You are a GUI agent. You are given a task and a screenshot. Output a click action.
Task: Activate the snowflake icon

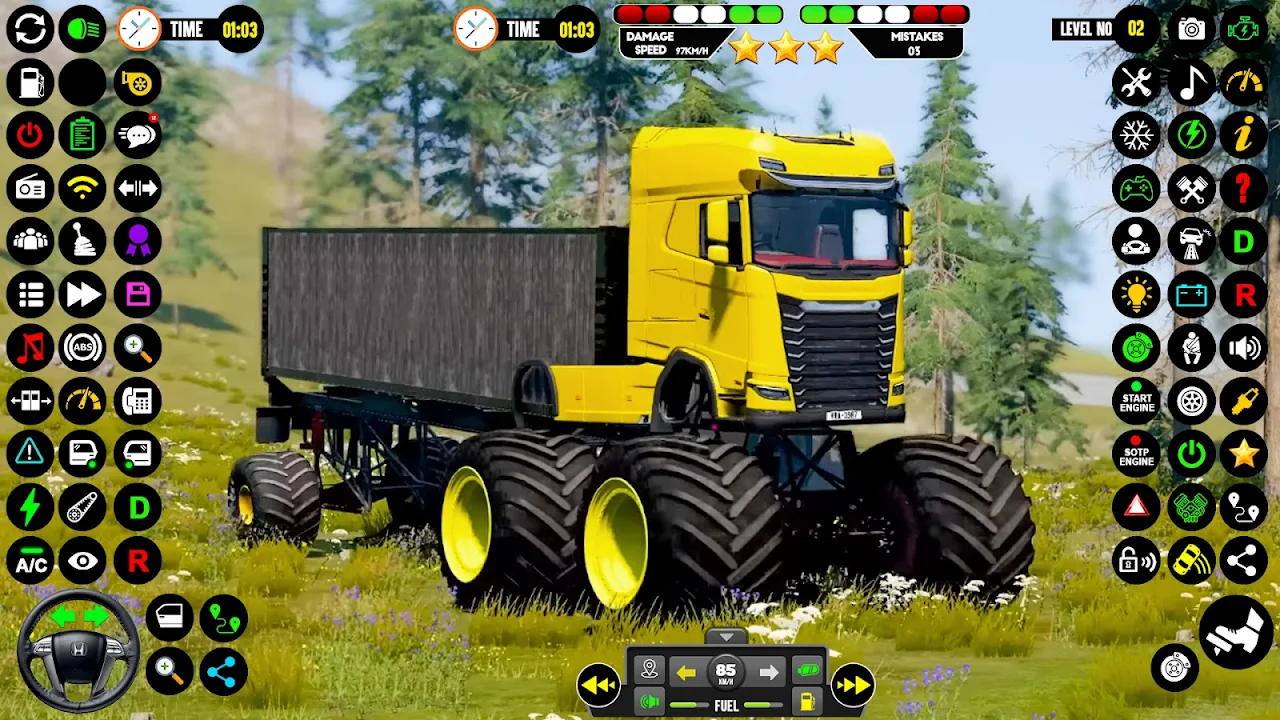pyautogui.click(x=1137, y=135)
